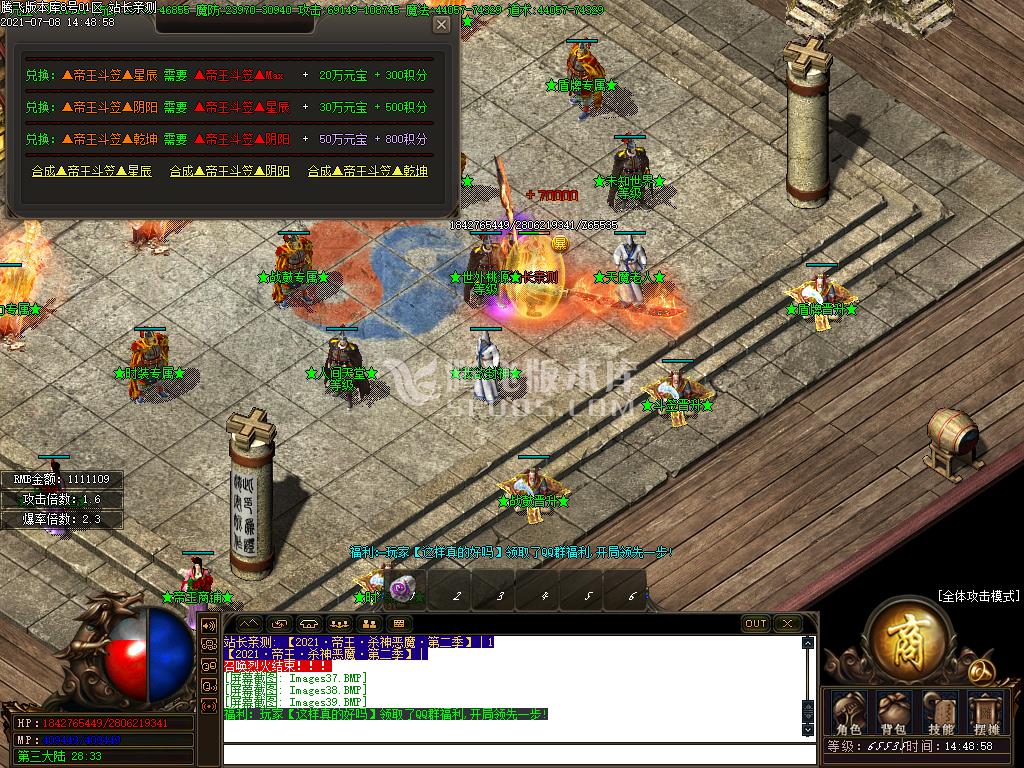The width and height of the screenshot is (1024, 768).
Task: Close the game with the chat-bar X button
Action: (788, 624)
